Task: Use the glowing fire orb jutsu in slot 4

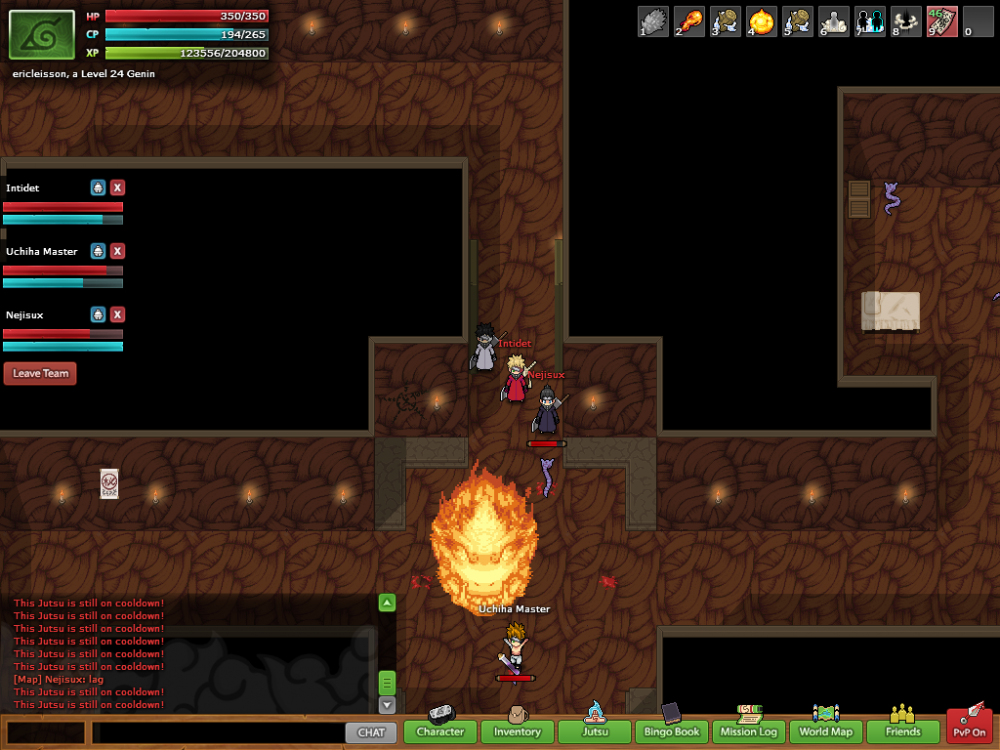Action: tap(762, 21)
